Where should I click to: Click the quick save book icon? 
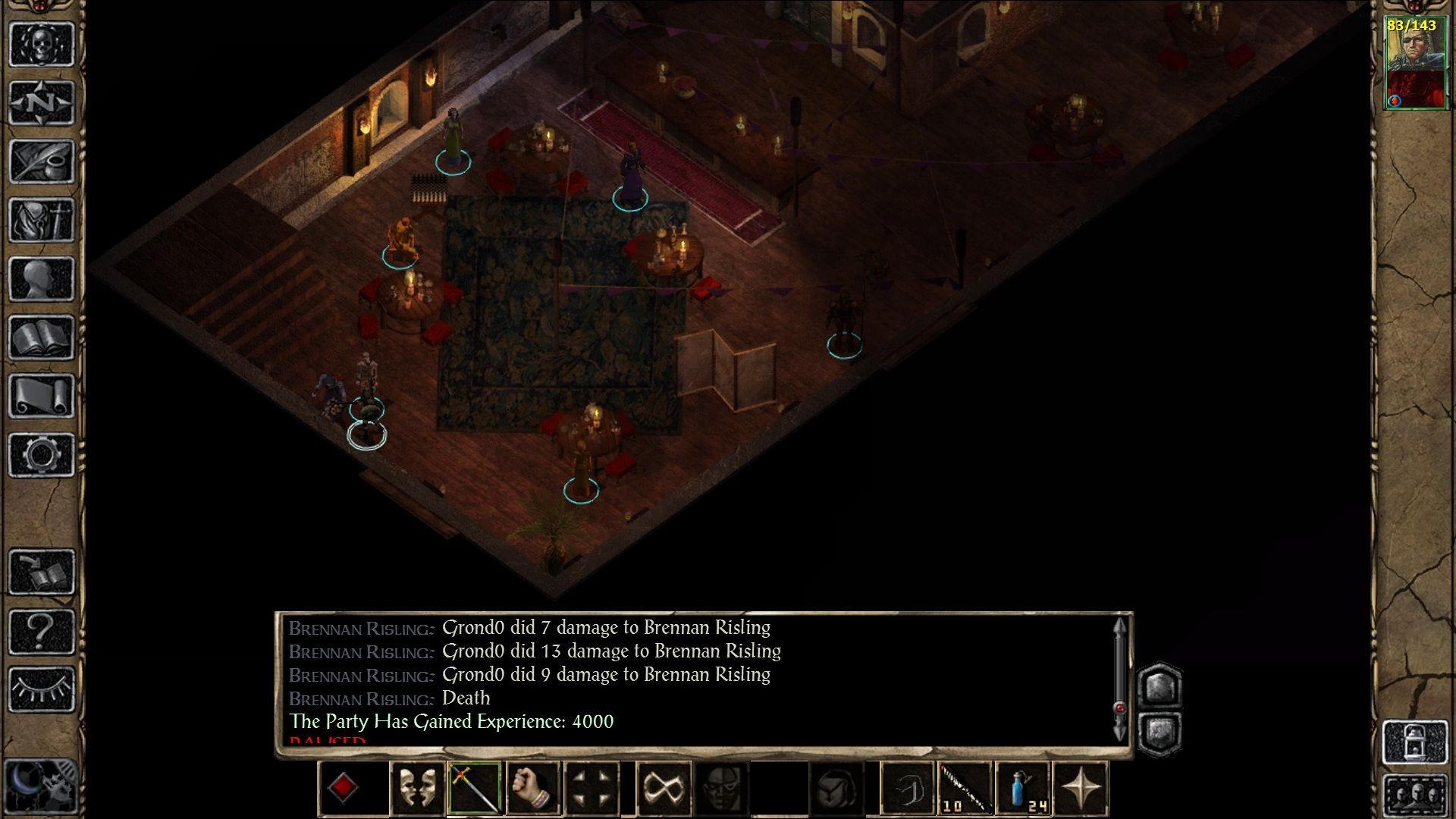tap(42, 572)
